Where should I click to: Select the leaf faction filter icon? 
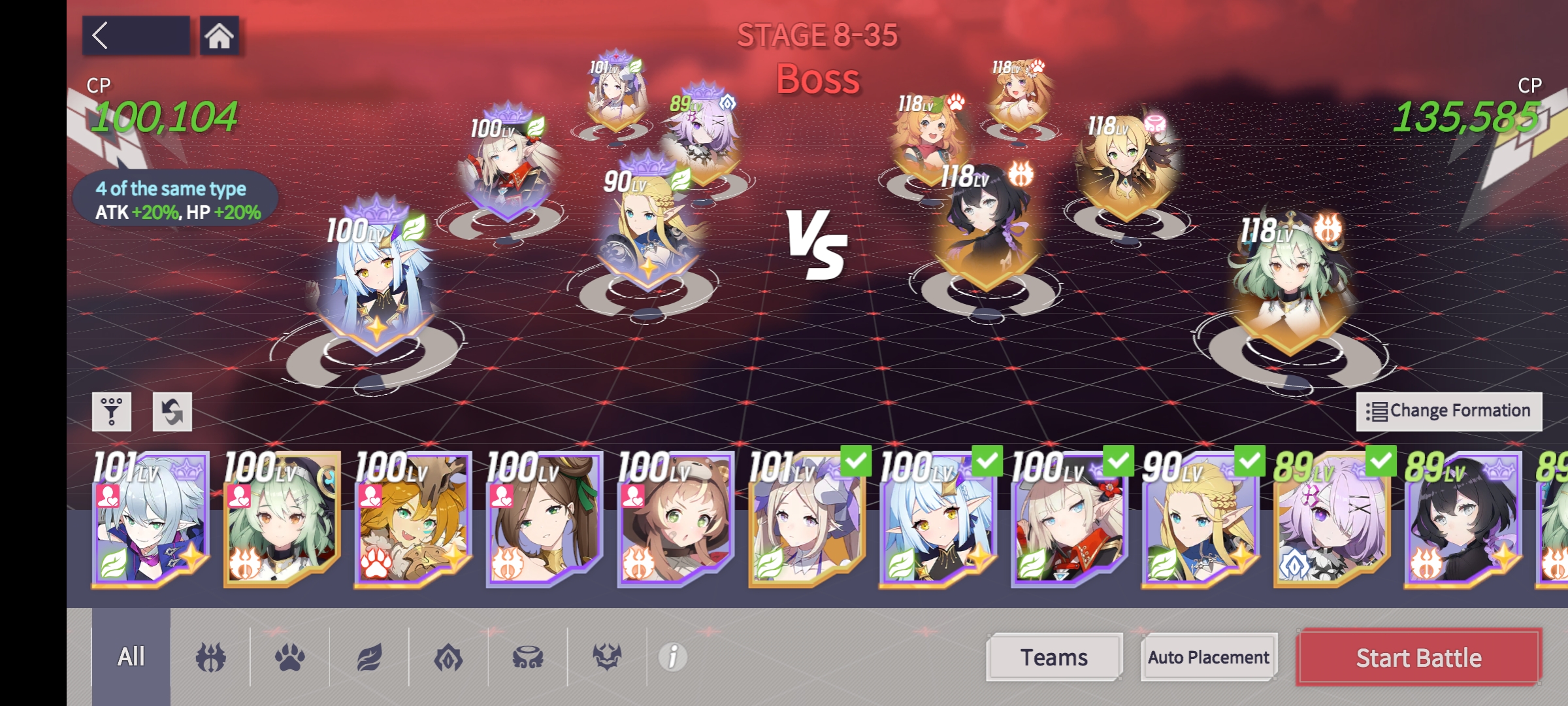tap(370, 657)
